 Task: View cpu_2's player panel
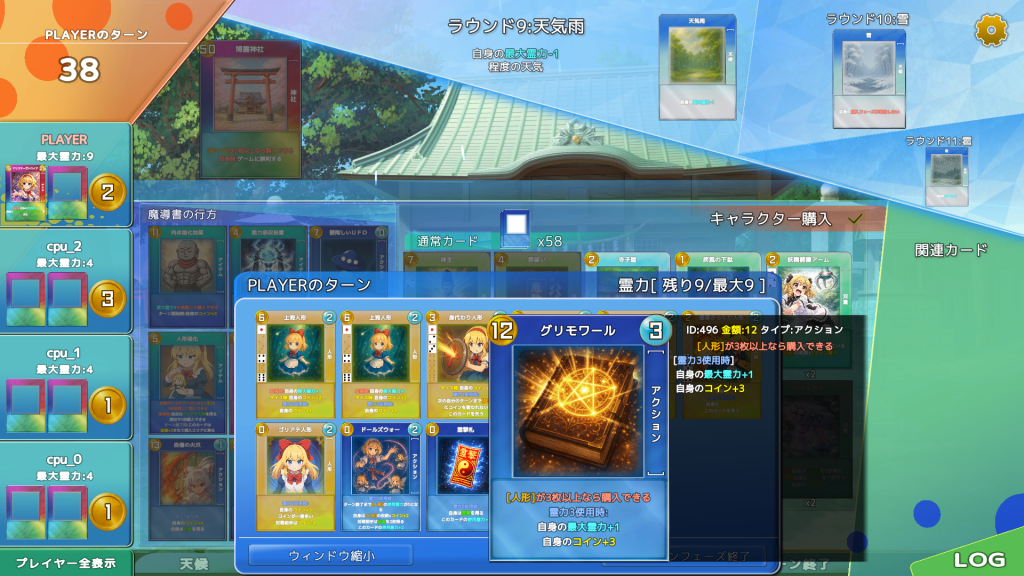click(65, 281)
